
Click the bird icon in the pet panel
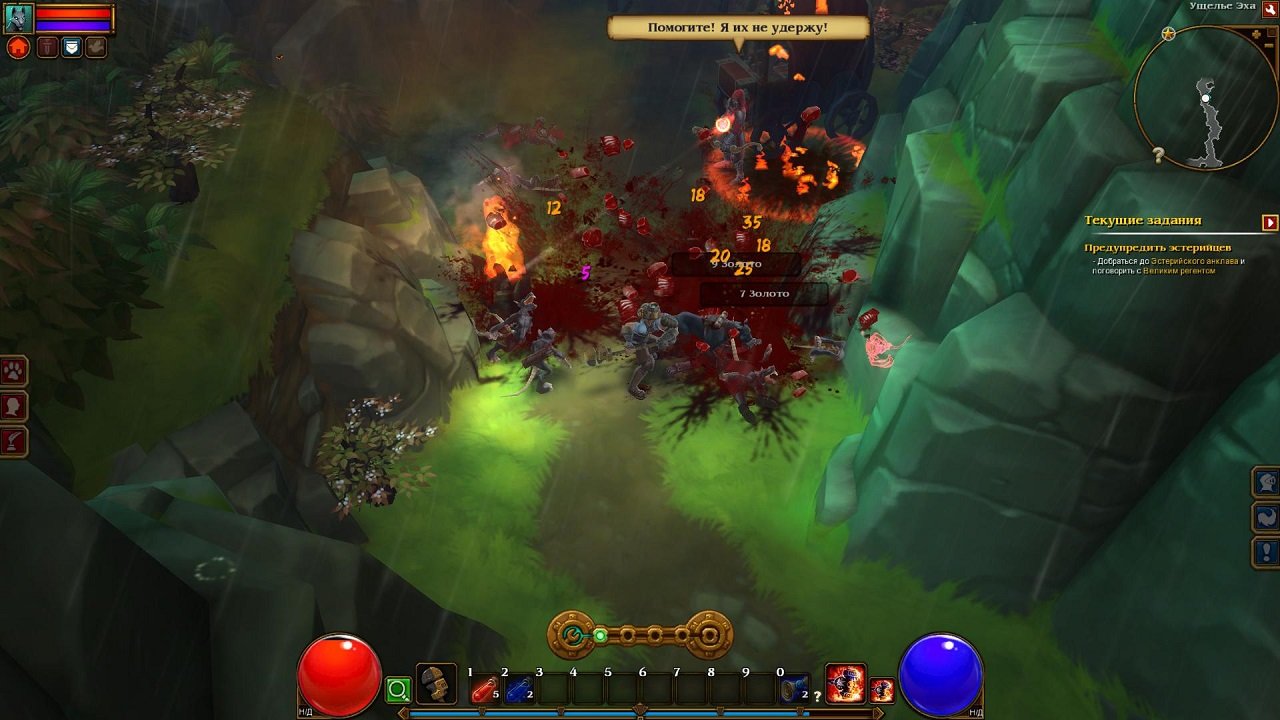[x=95, y=47]
